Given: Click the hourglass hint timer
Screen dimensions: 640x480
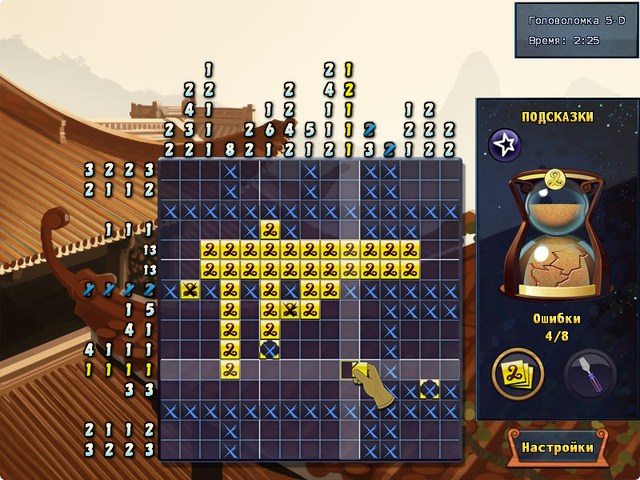Looking at the screenshot, I should [555, 235].
